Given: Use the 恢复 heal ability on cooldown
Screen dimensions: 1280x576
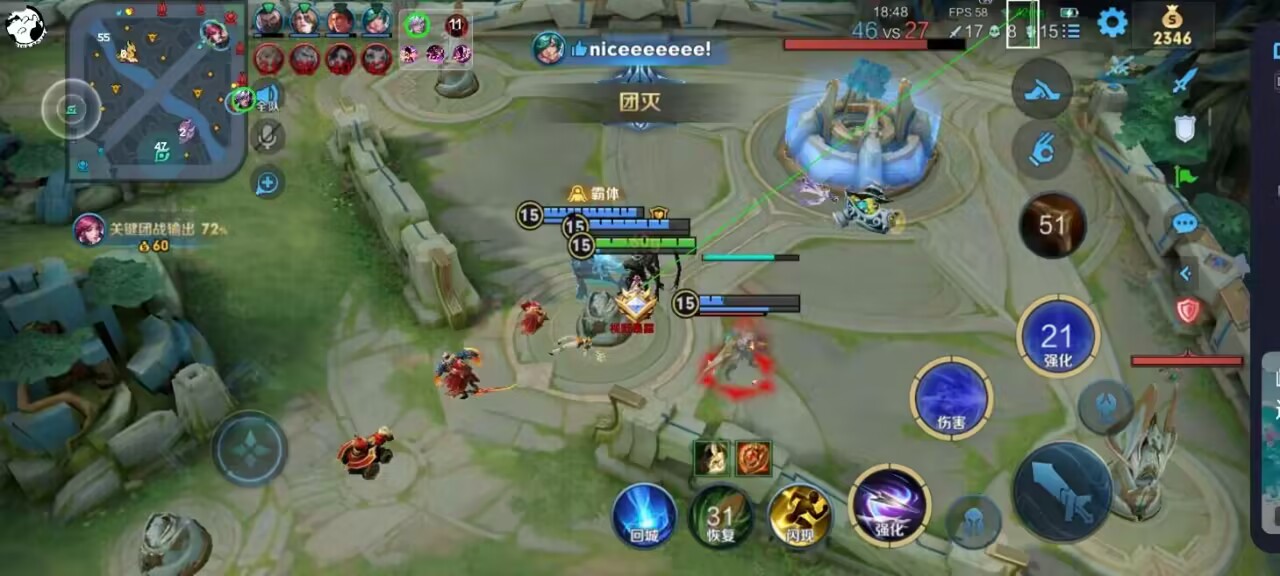Looking at the screenshot, I should 721,516.
